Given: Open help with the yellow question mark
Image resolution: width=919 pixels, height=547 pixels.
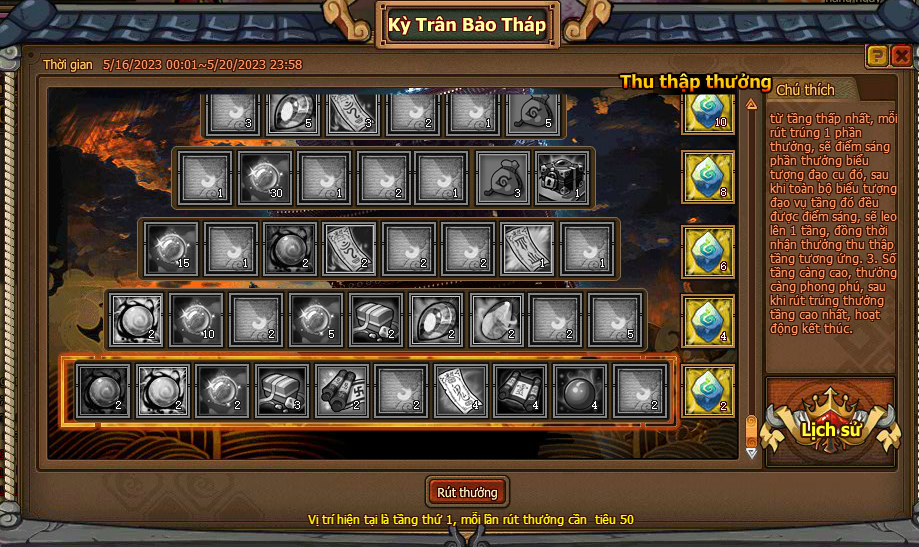Looking at the screenshot, I should coord(877,56).
